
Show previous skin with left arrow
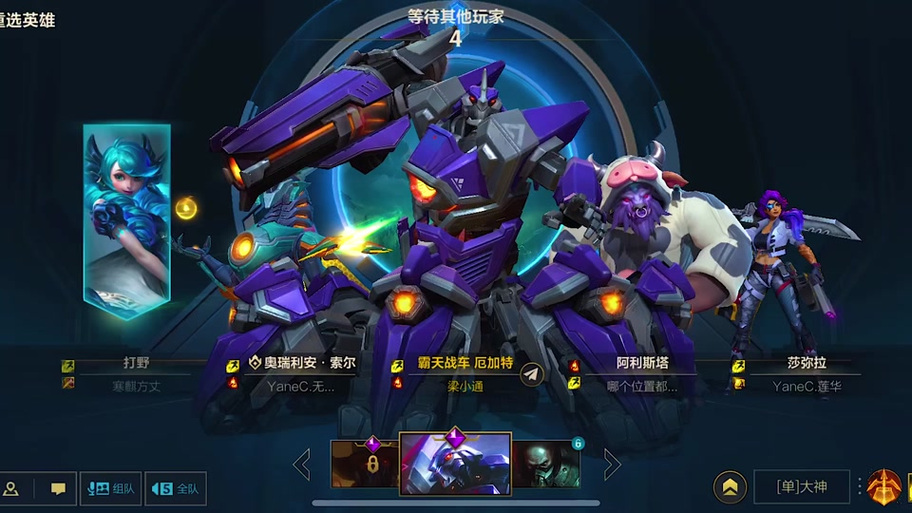point(301,464)
